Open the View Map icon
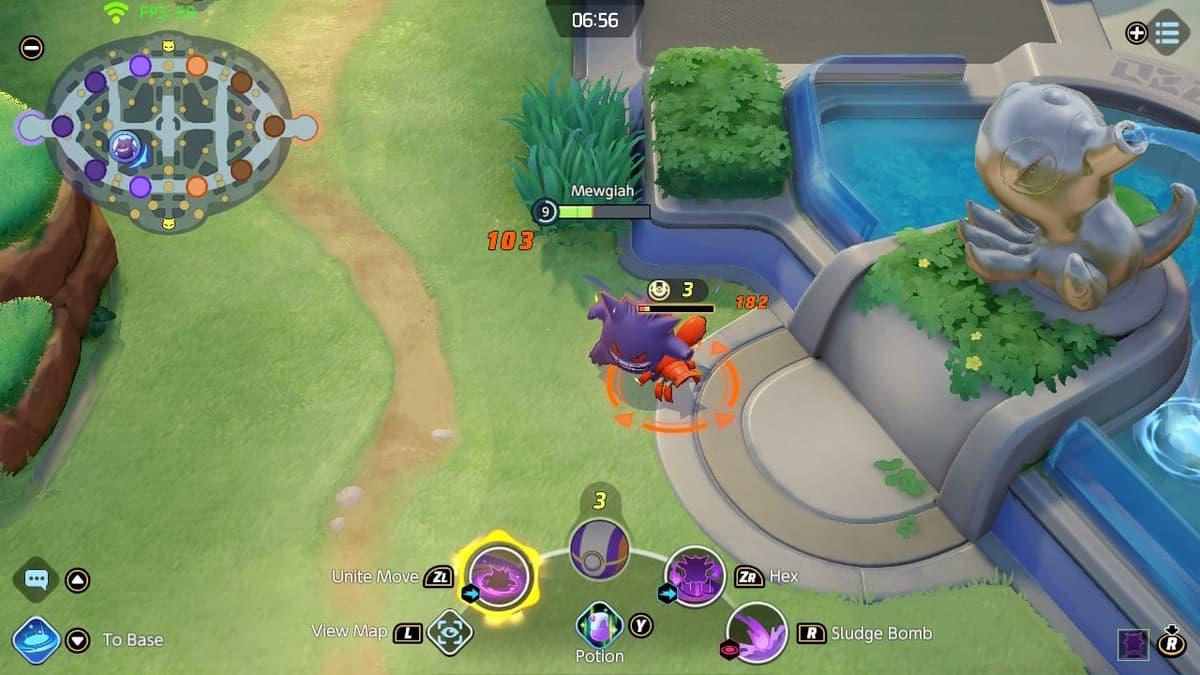Screen dimensions: 1200x675 click(449, 632)
